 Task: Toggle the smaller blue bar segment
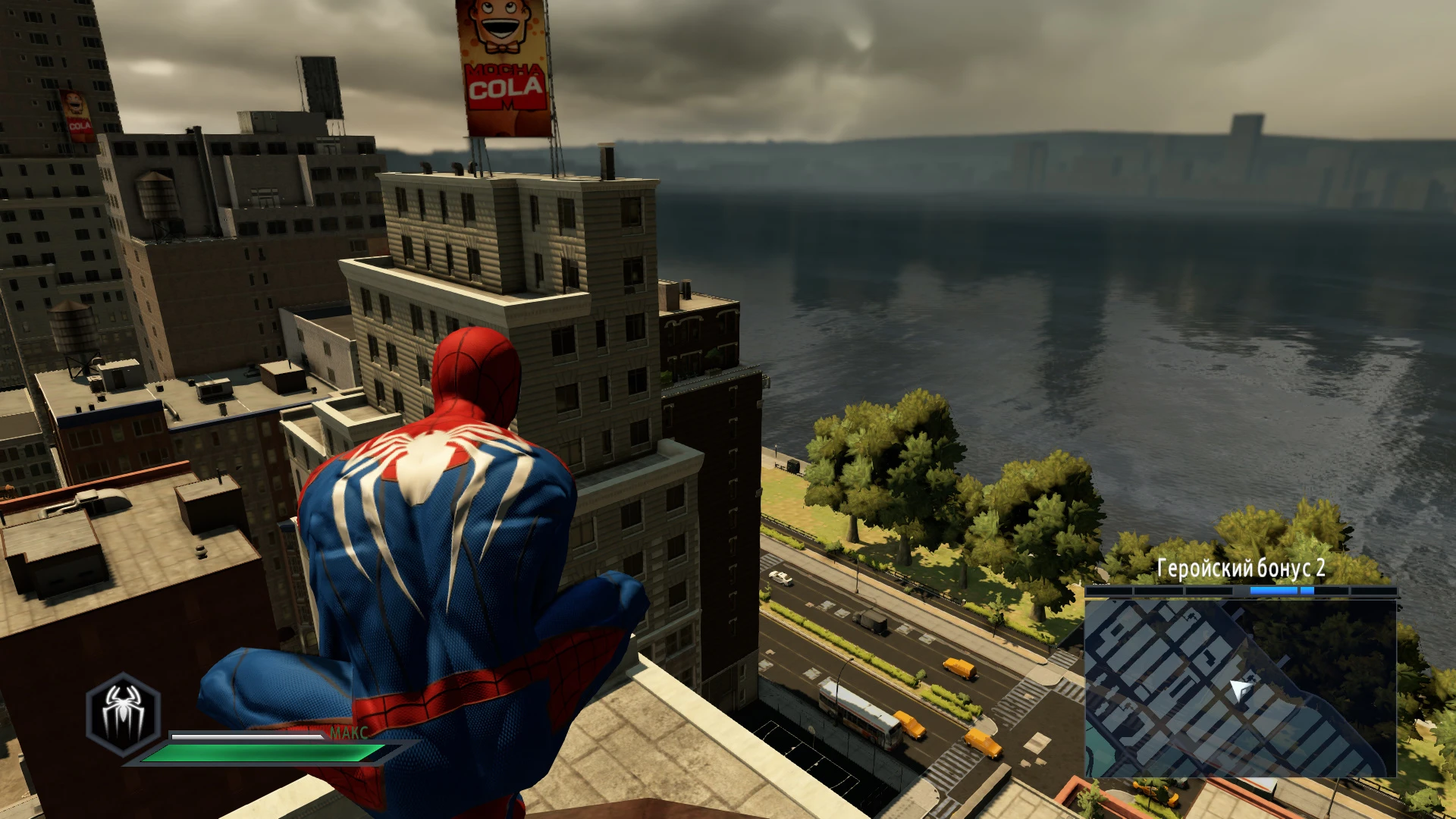[1306, 591]
